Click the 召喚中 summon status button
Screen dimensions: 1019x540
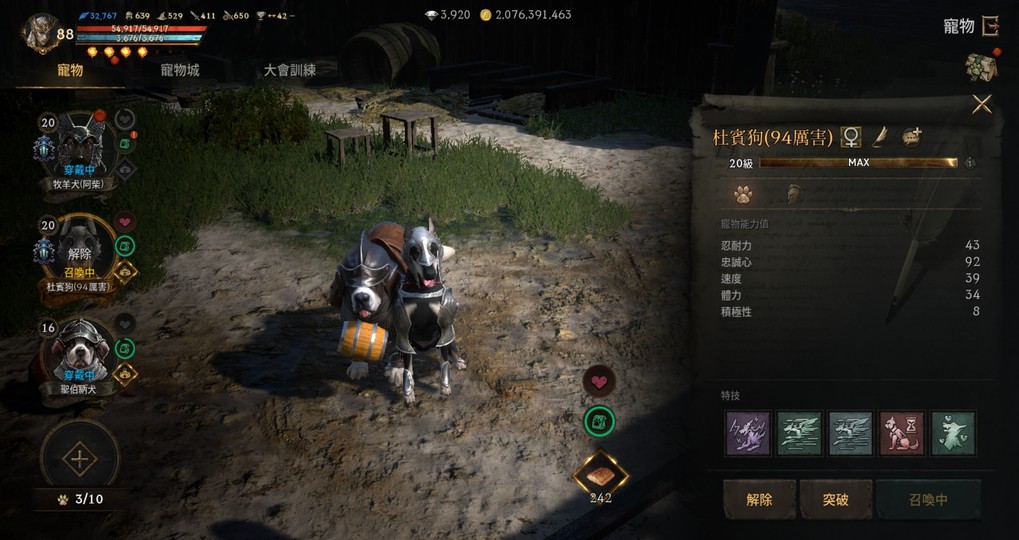click(928, 499)
